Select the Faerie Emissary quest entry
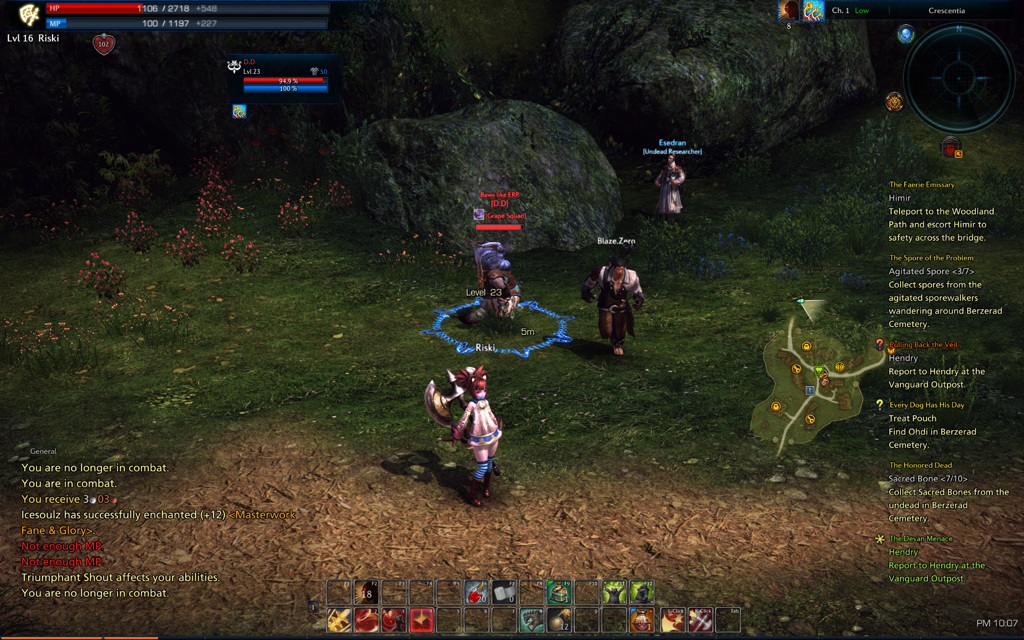1024x640 pixels. pos(922,185)
